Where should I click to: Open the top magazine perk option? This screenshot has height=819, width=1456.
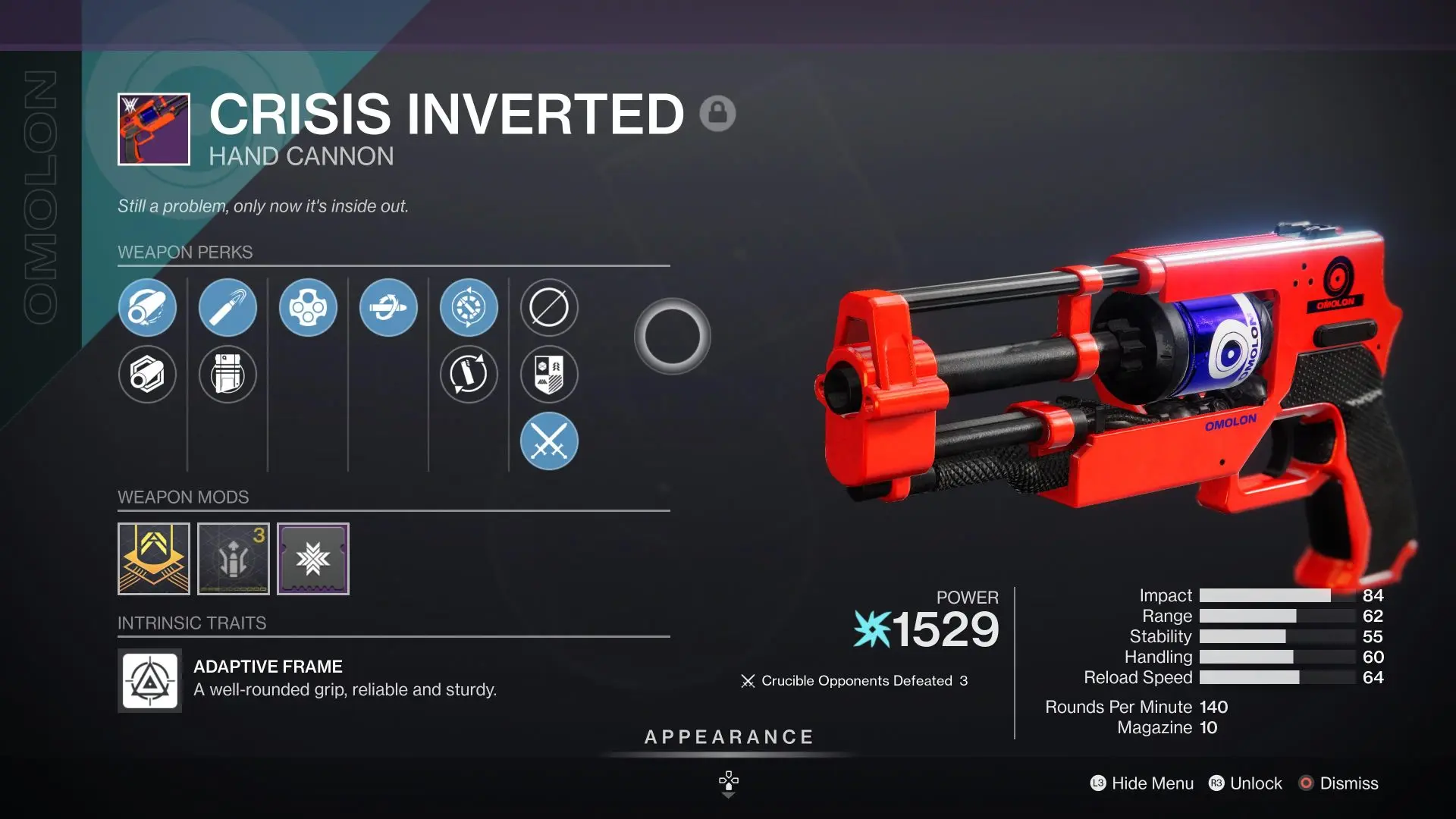click(228, 307)
